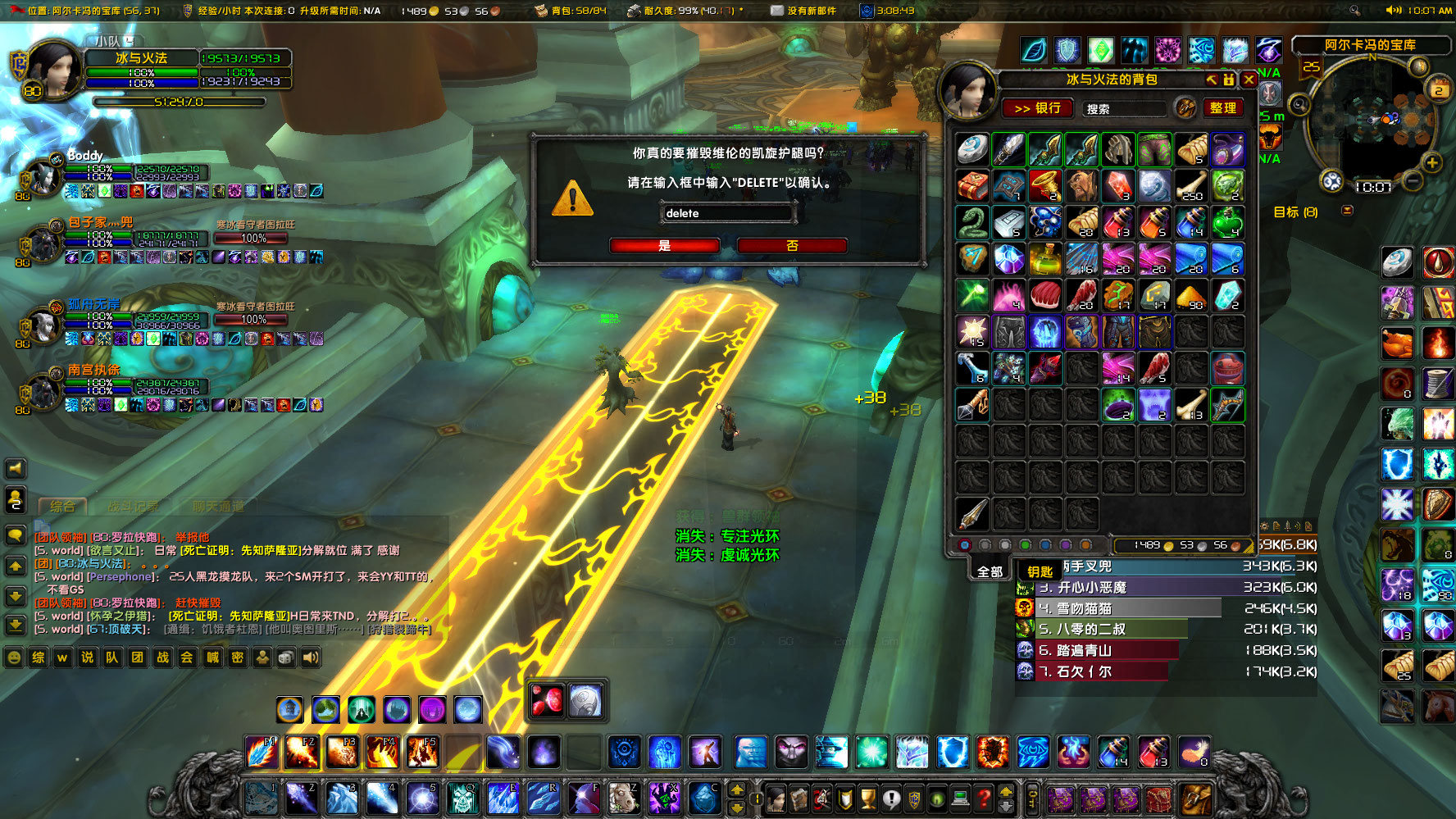Click the 整理 sort button in the bag window
Viewport: 1456px width, 819px height.
[1223, 108]
